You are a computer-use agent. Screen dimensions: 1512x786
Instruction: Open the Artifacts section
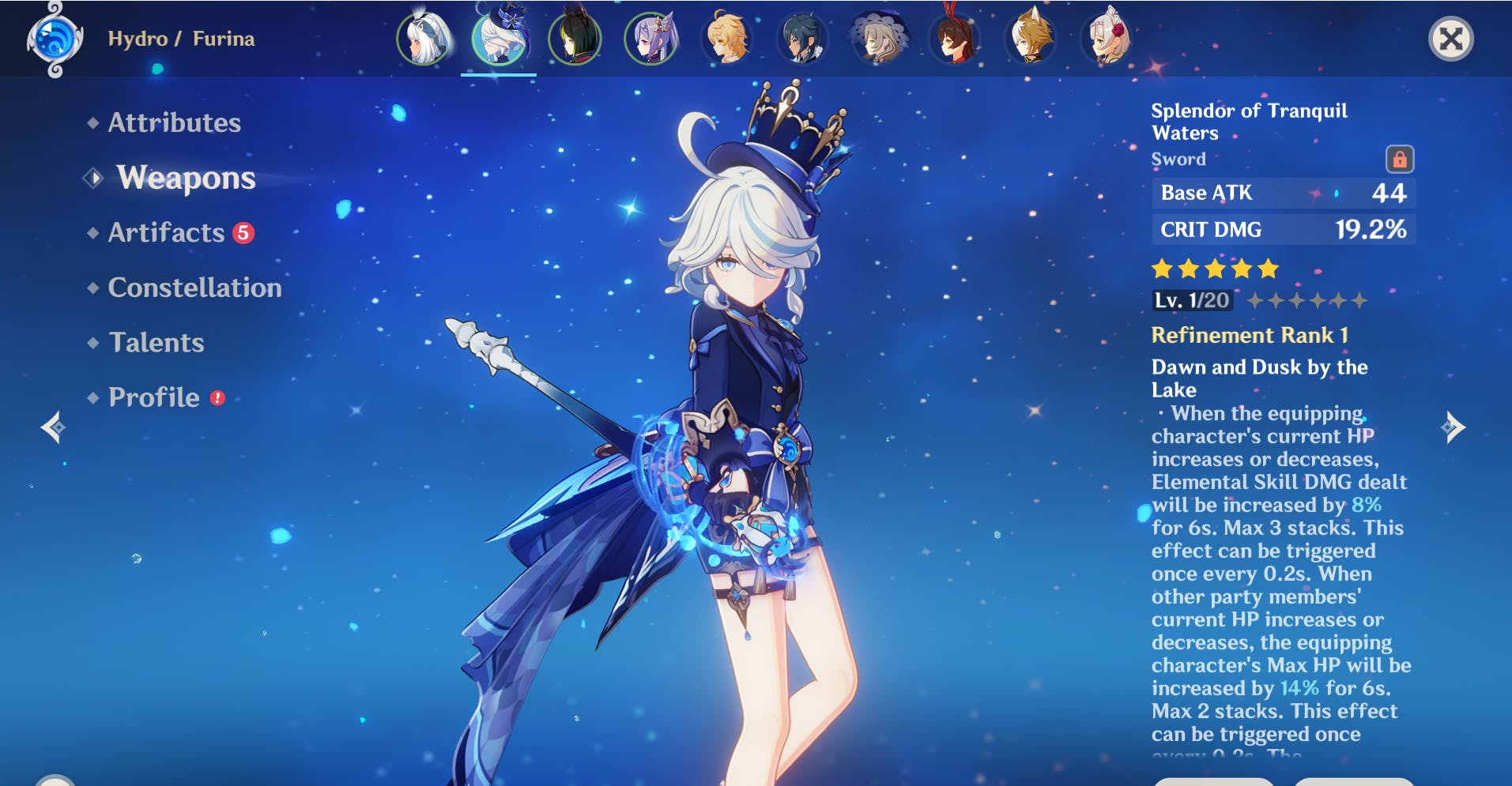[167, 232]
